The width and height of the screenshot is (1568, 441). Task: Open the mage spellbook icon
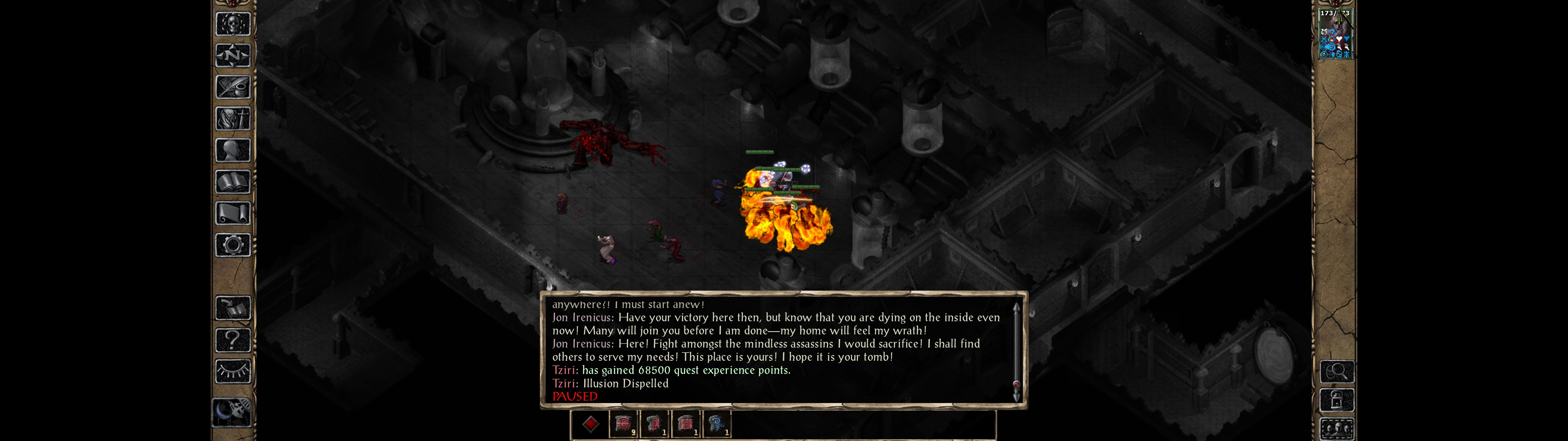[x=232, y=182]
